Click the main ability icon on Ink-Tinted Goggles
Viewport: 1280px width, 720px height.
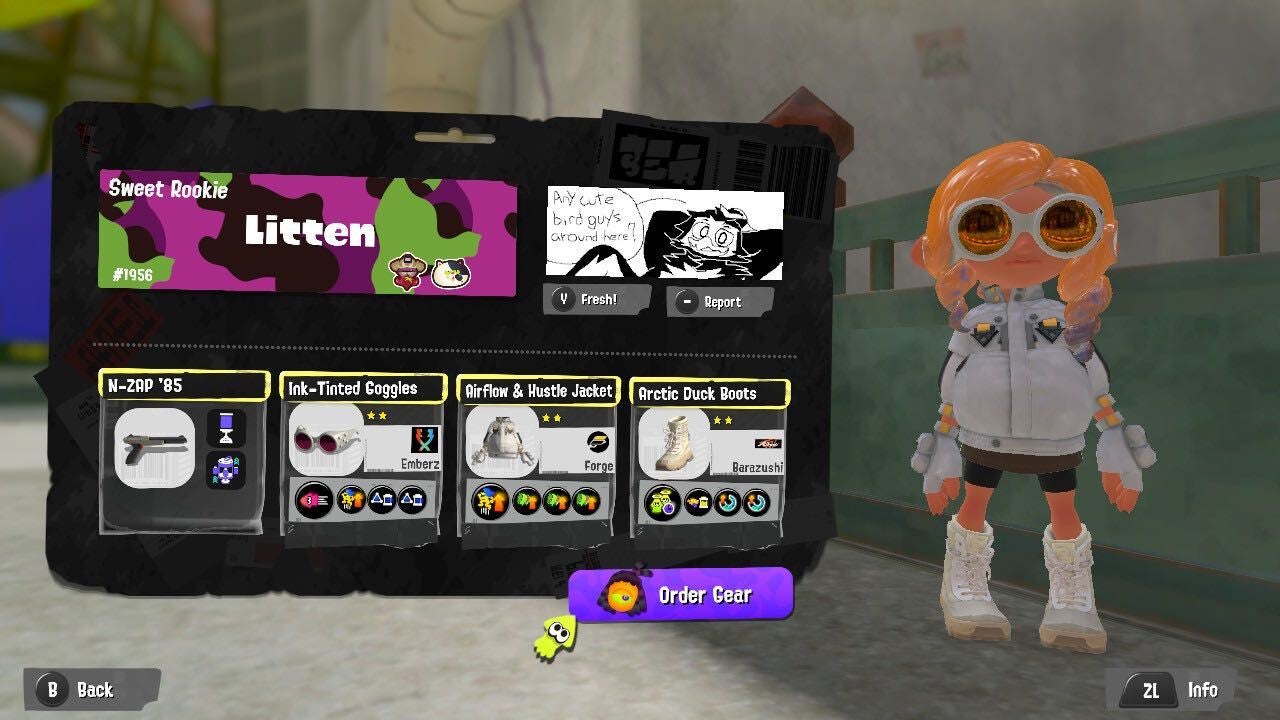pyautogui.click(x=314, y=500)
